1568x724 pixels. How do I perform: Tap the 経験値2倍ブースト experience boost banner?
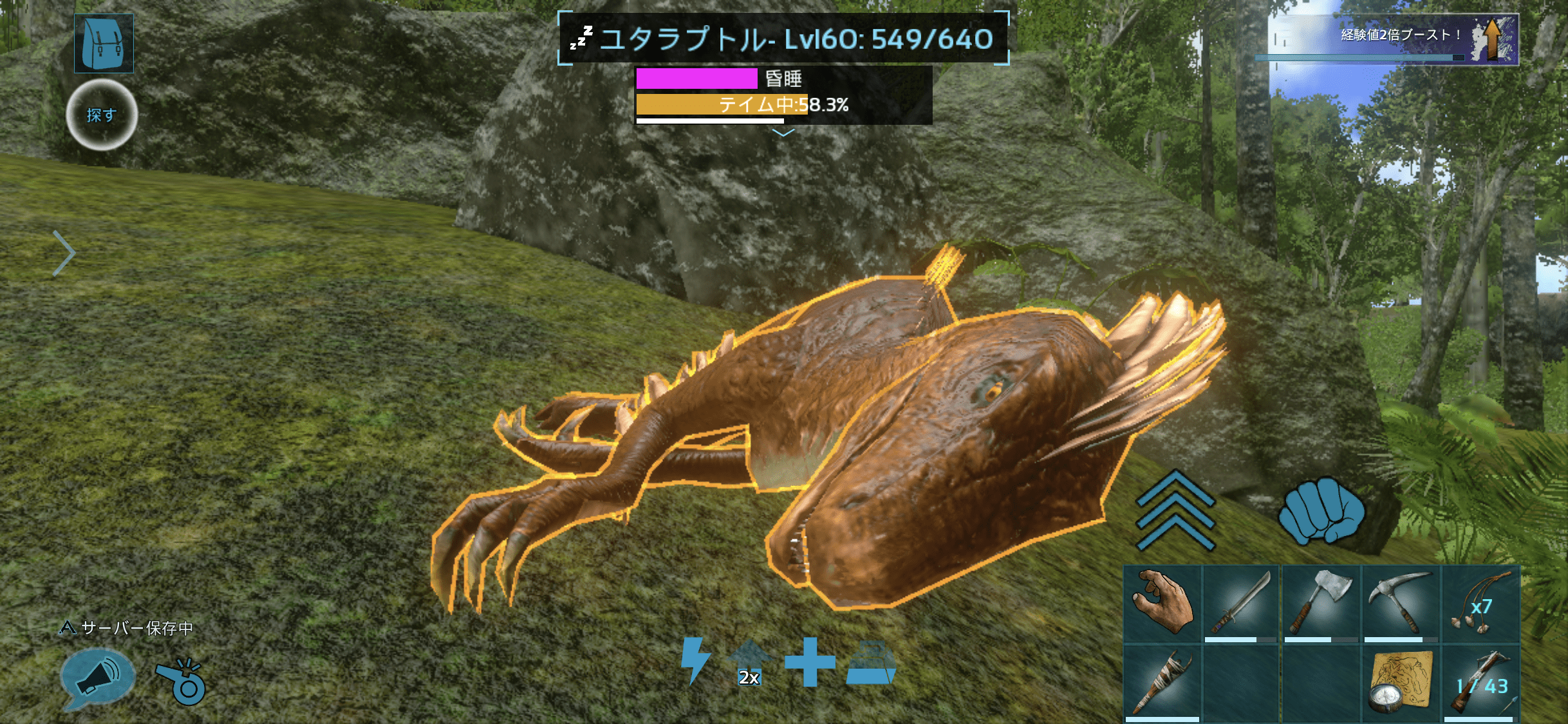coord(1393,39)
